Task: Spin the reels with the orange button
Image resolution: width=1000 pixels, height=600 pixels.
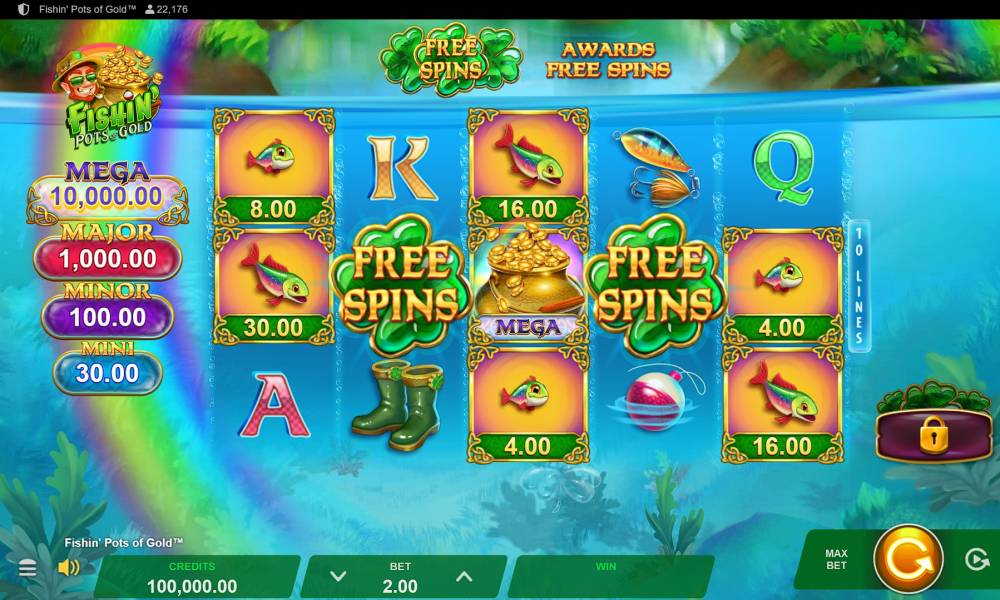Action: [x=908, y=559]
